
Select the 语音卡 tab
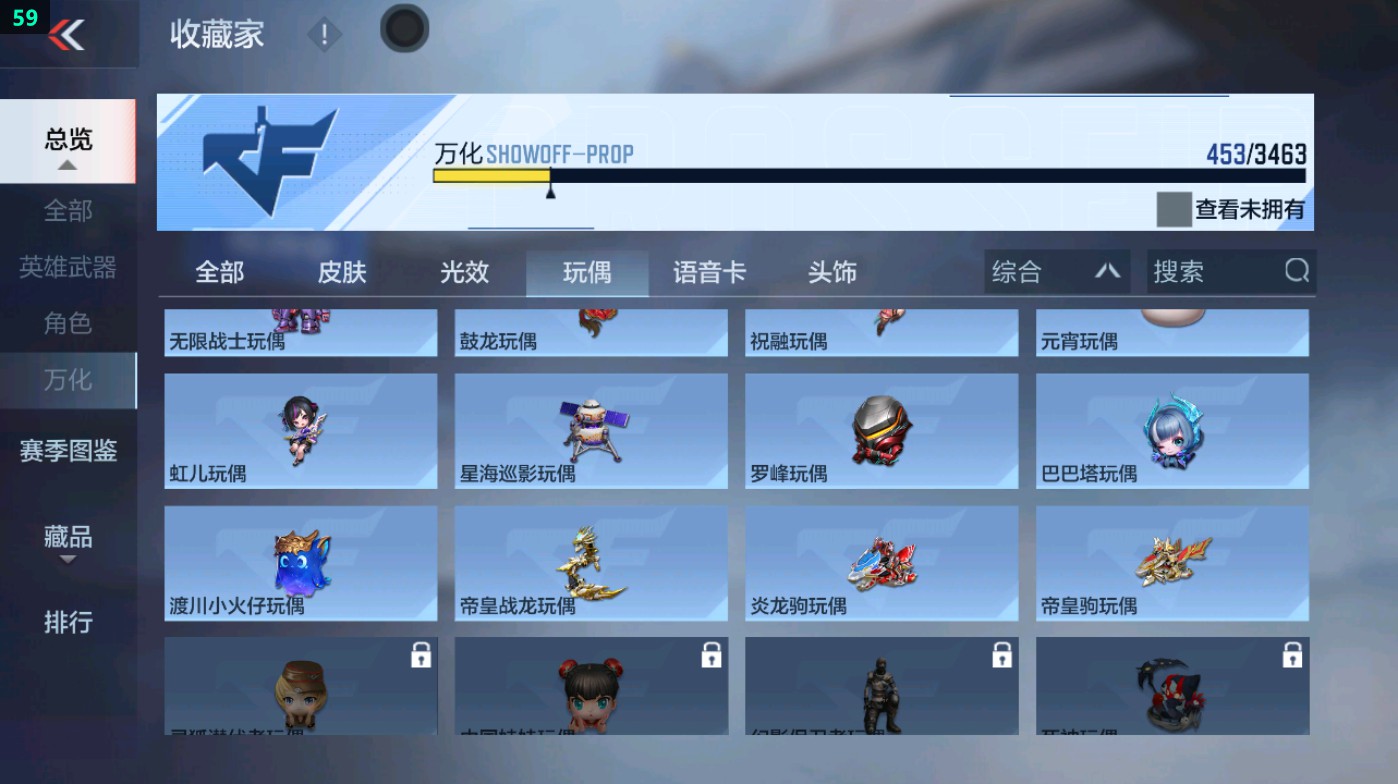coord(708,271)
